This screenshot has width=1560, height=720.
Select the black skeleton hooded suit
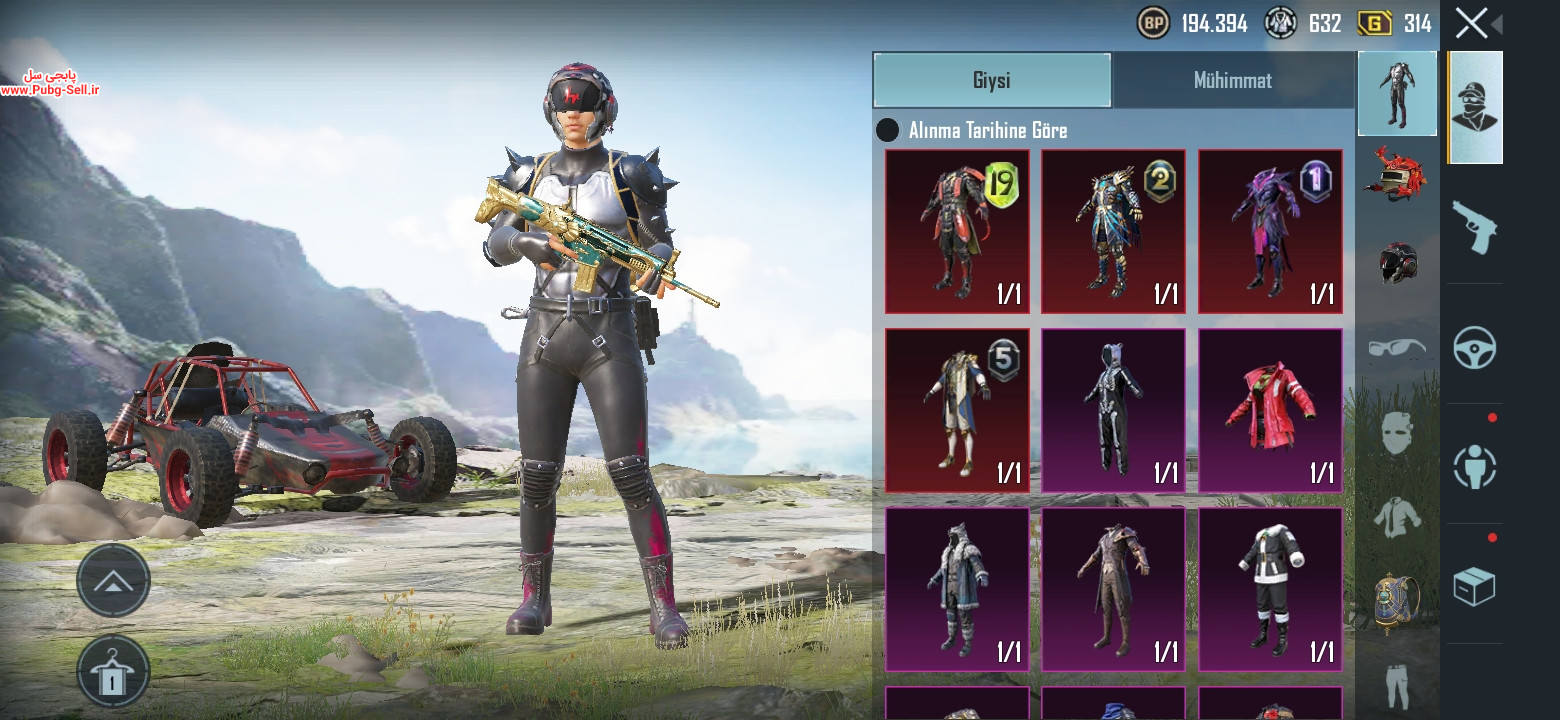click(x=1113, y=410)
